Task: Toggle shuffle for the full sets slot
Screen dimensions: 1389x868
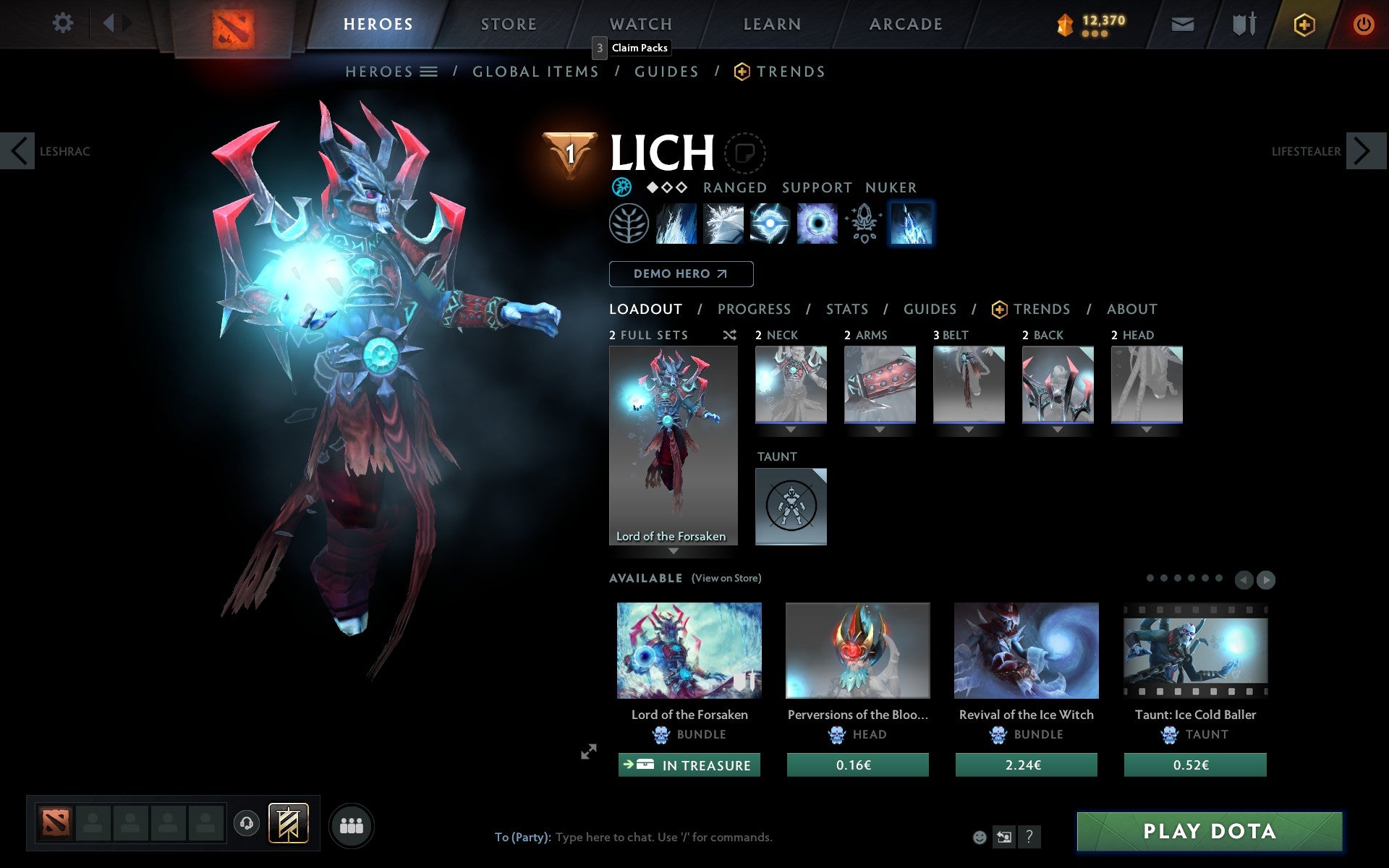Action: click(x=729, y=336)
